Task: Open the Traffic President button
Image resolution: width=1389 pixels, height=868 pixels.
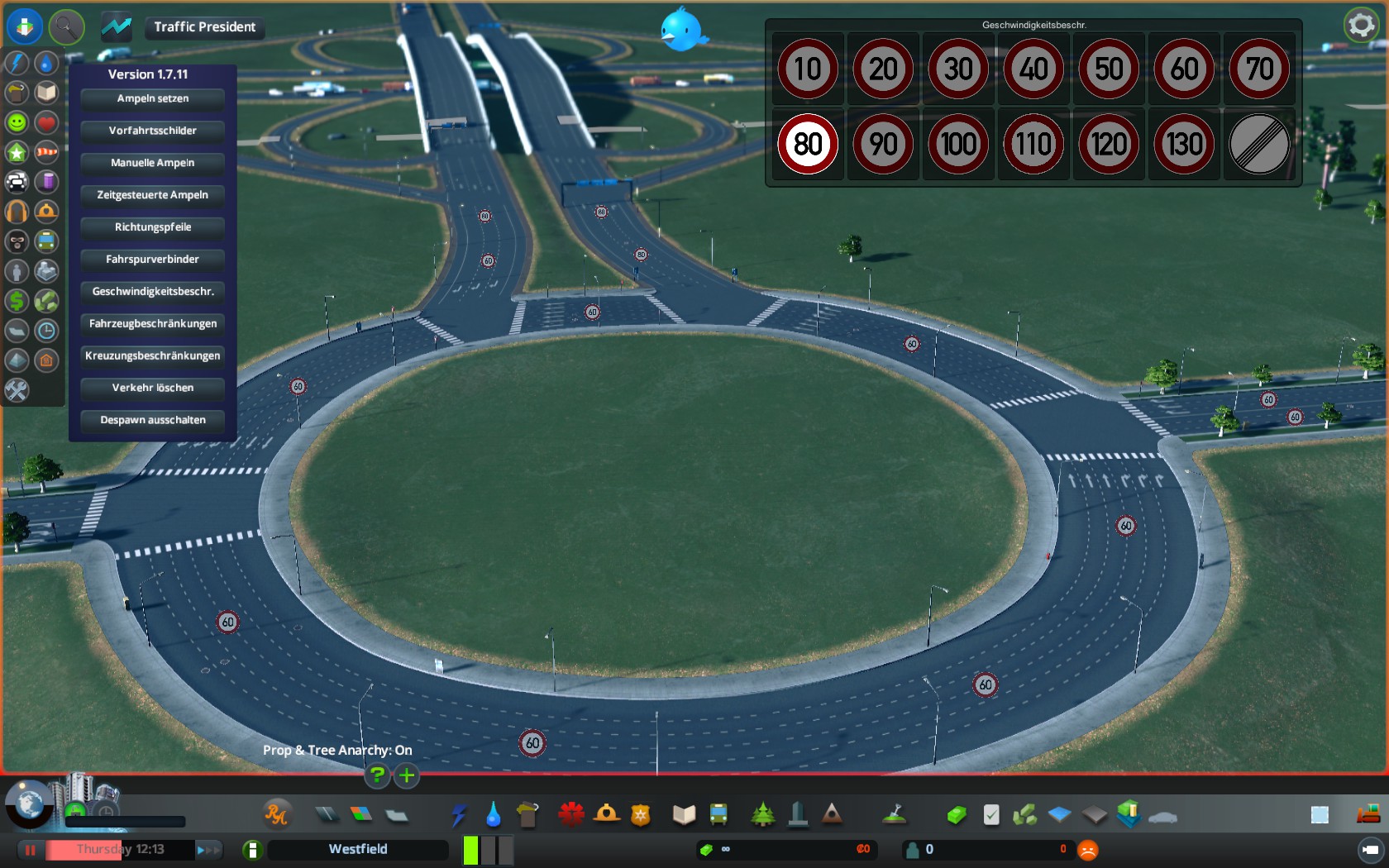Action: click(204, 27)
